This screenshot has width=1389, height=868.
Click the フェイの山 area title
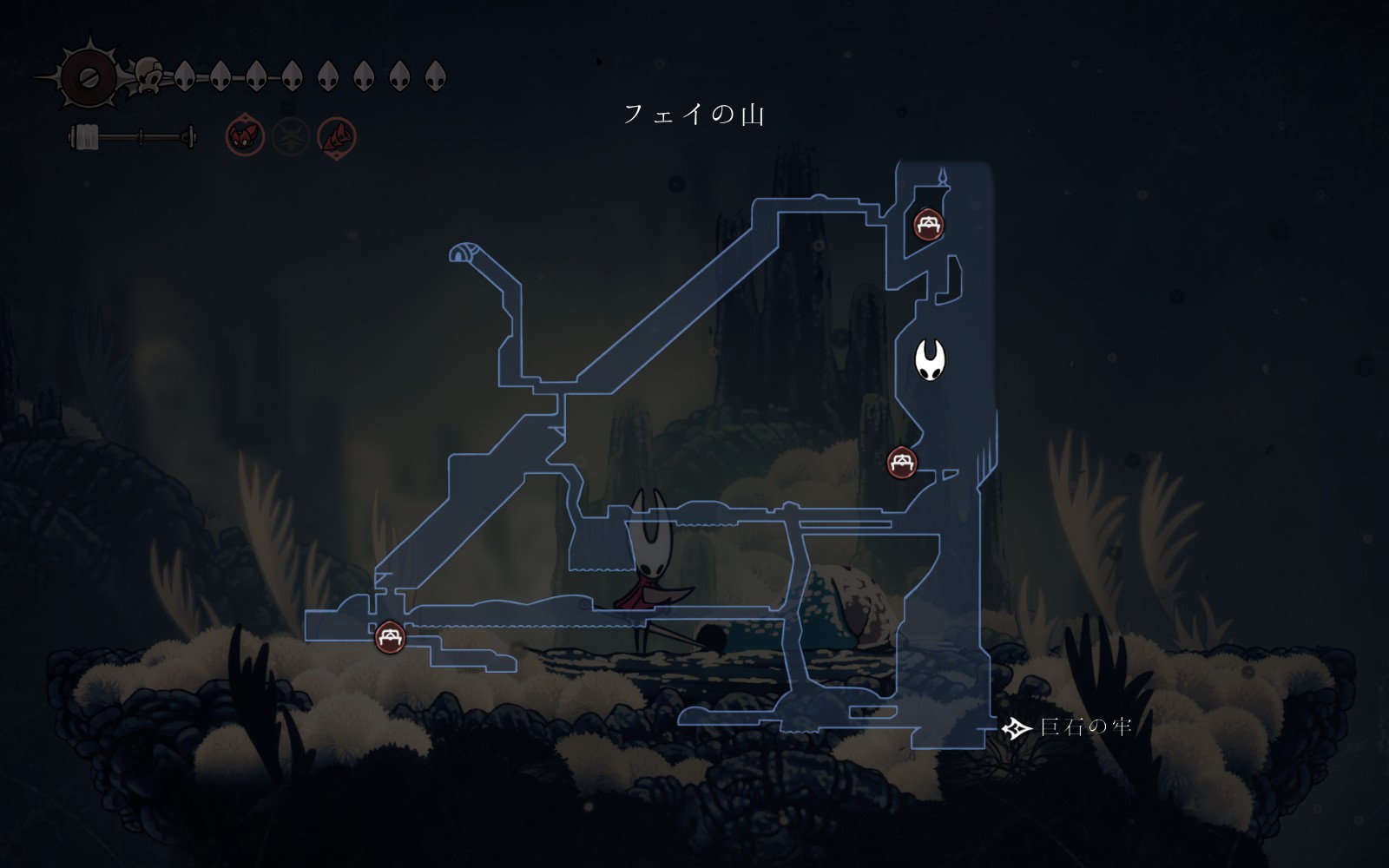click(x=694, y=115)
